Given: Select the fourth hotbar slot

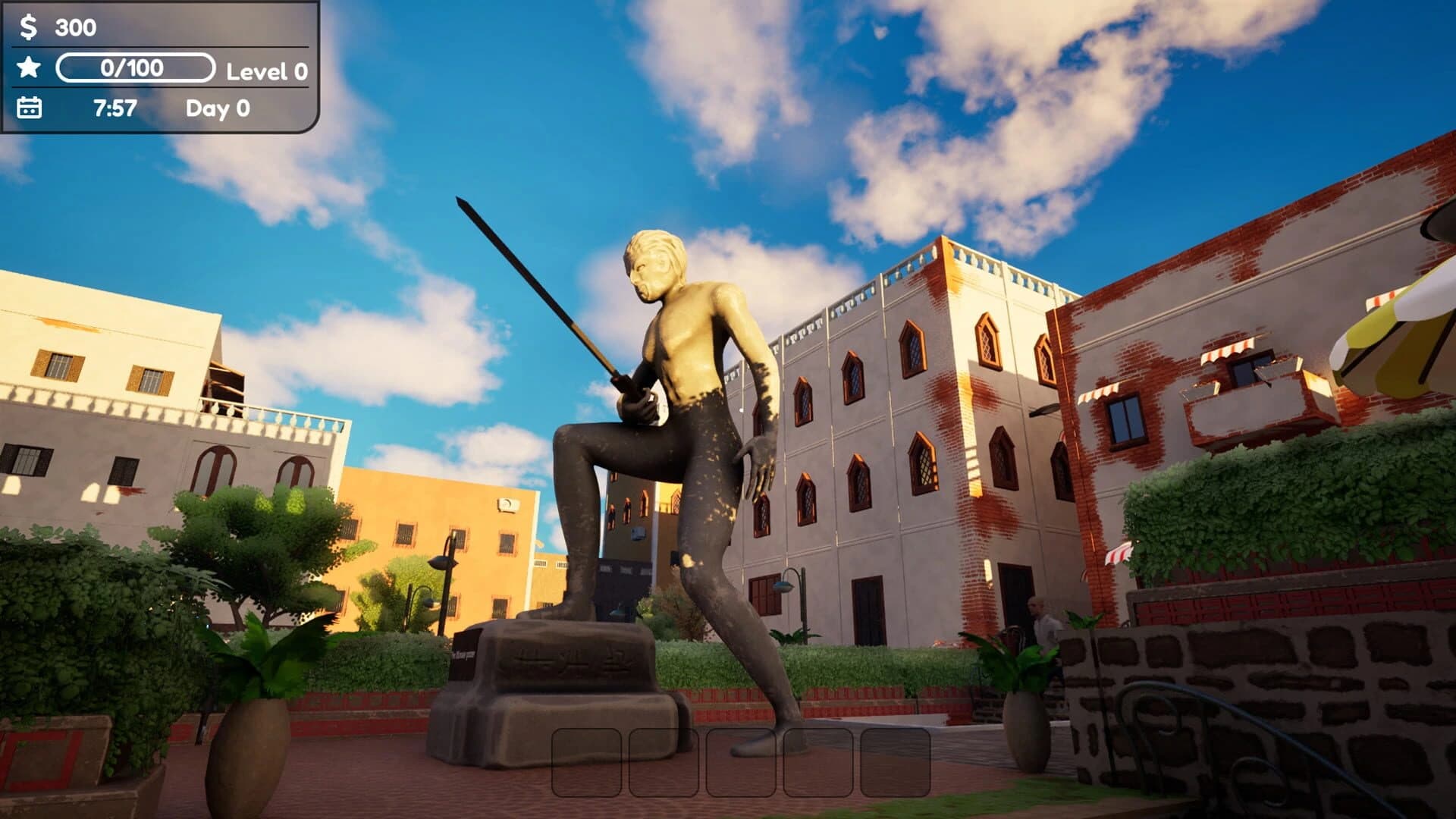Looking at the screenshot, I should 817,761.
